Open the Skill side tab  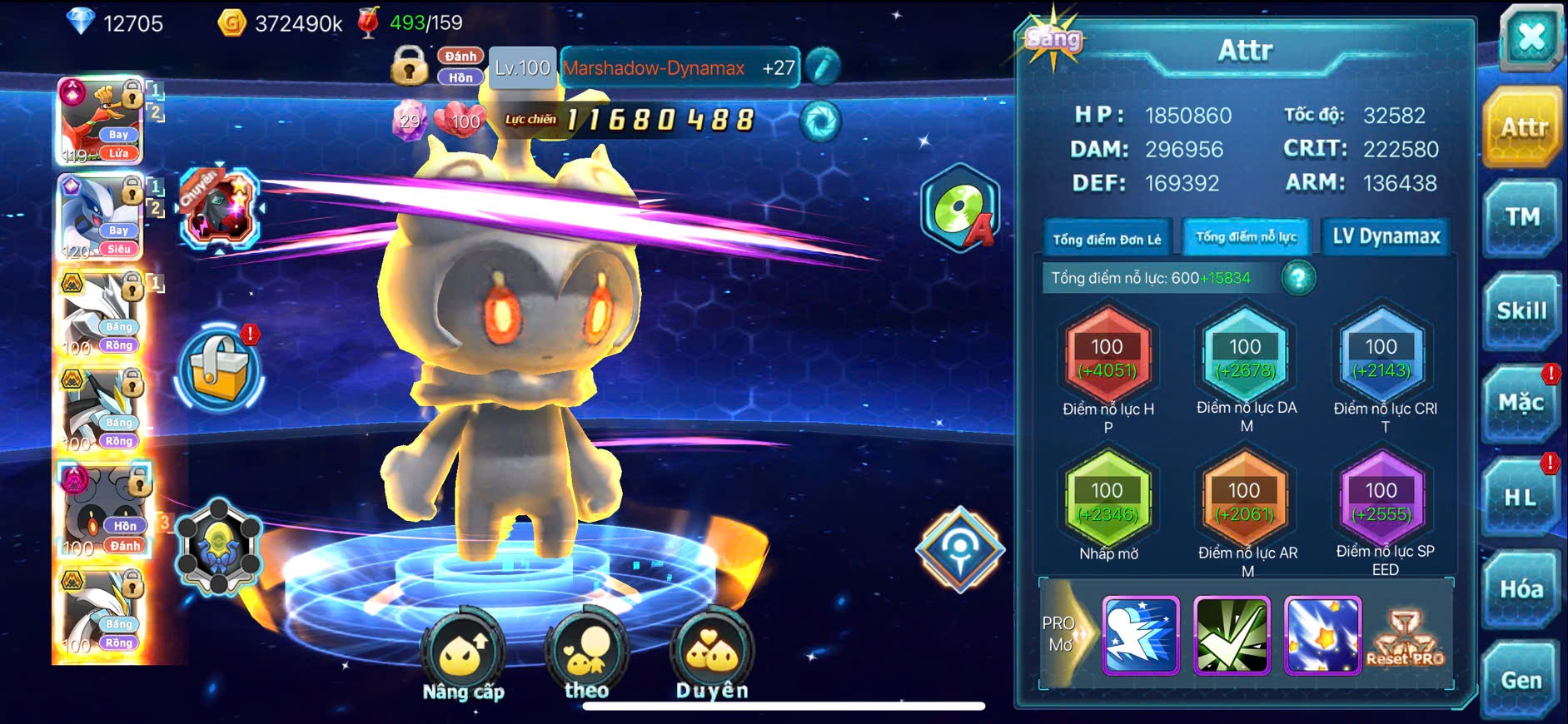pyautogui.click(x=1521, y=311)
